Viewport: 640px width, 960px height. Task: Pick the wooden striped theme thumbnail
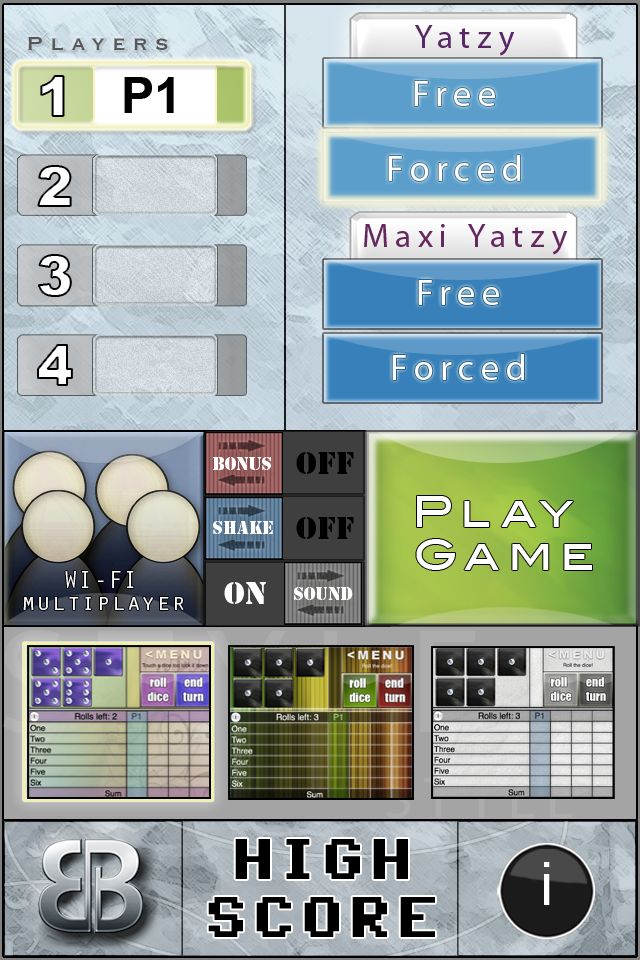[320, 721]
